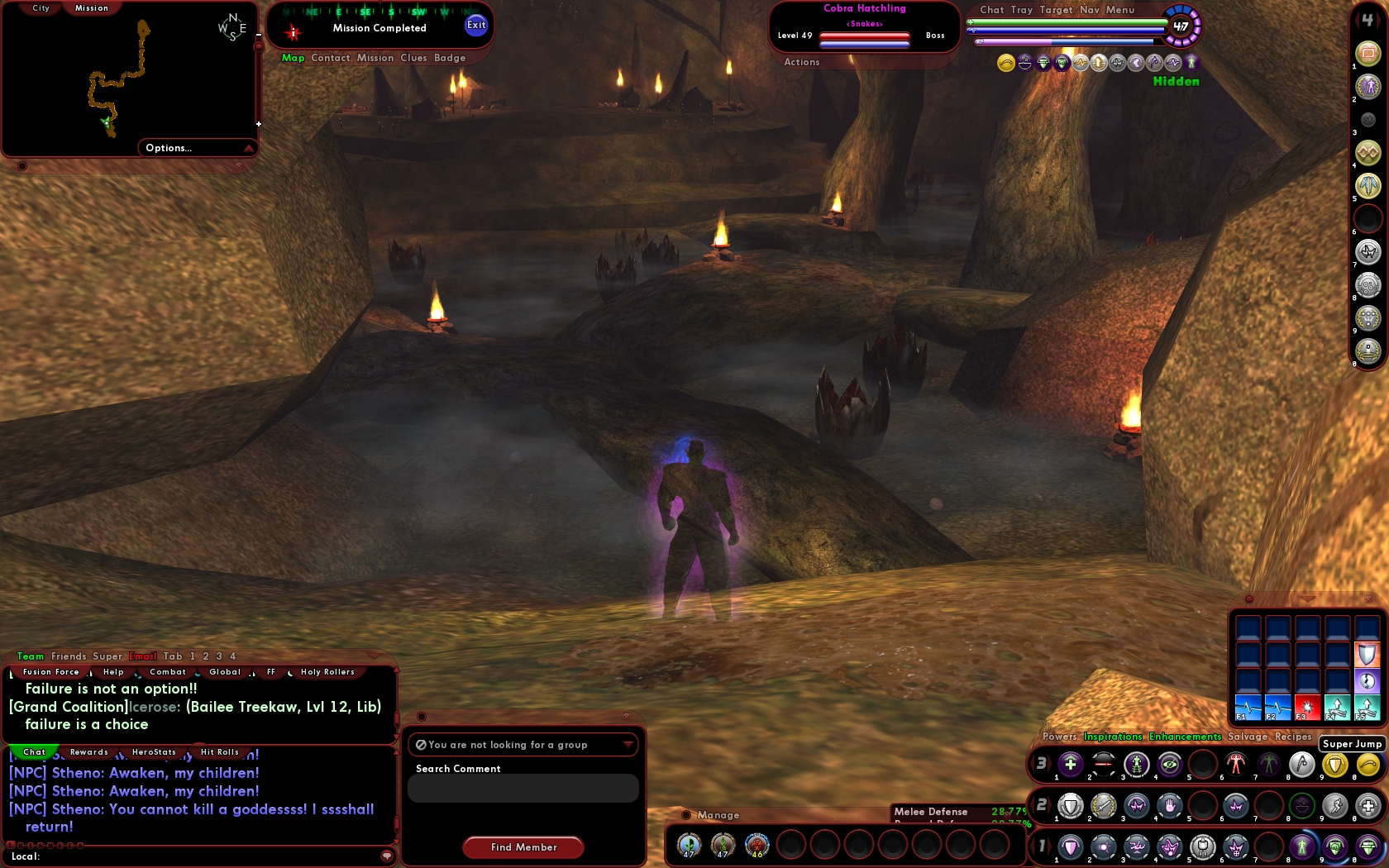Open the Contact navigation tab
The height and width of the screenshot is (868, 1389).
click(x=331, y=58)
